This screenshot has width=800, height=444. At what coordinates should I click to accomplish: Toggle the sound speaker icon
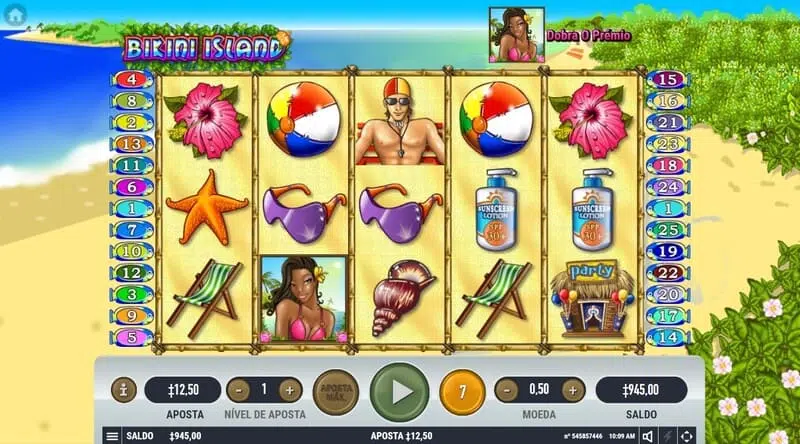coord(648,436)
